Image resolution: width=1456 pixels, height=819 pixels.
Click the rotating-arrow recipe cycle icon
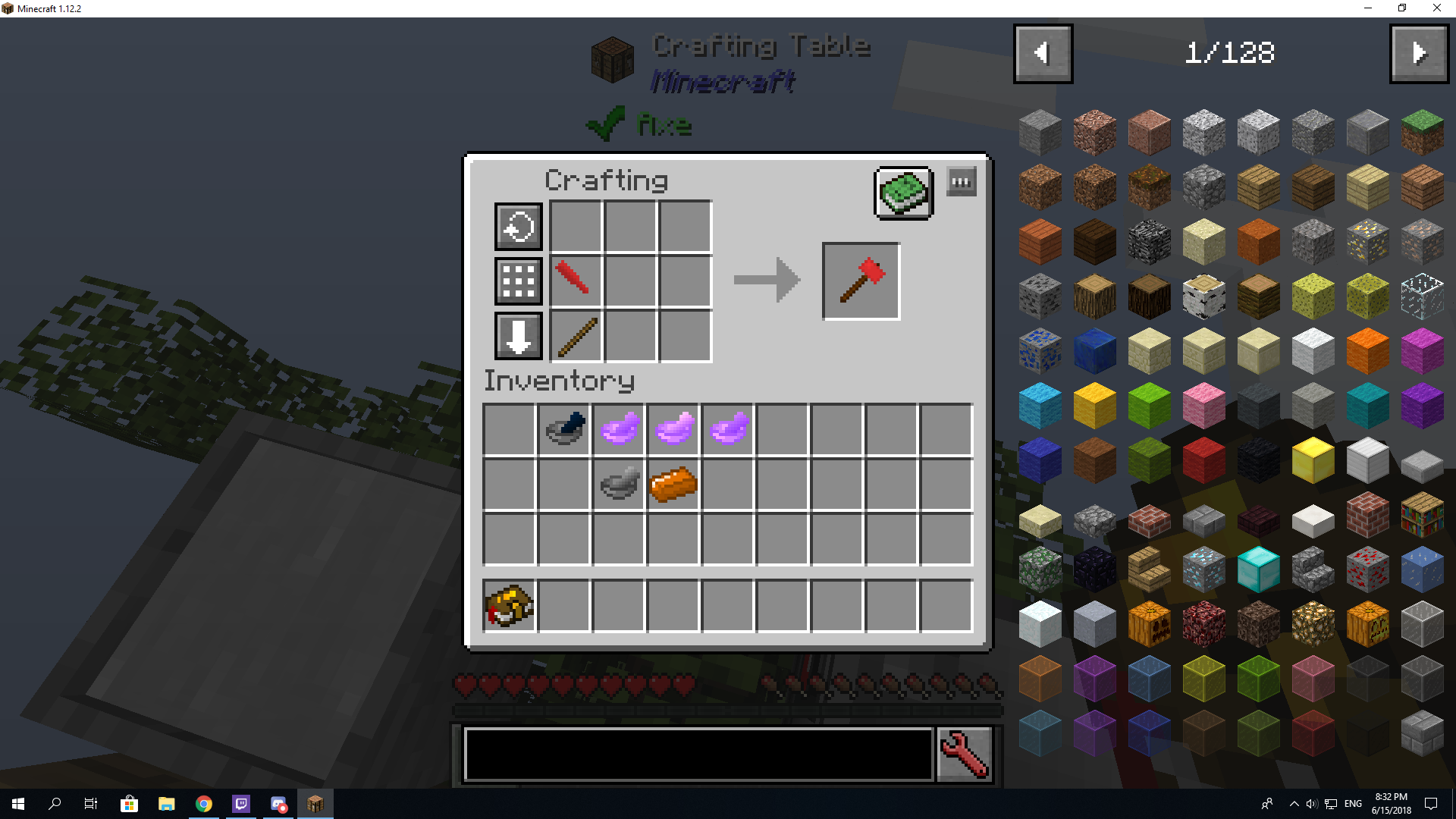(518, 226)
